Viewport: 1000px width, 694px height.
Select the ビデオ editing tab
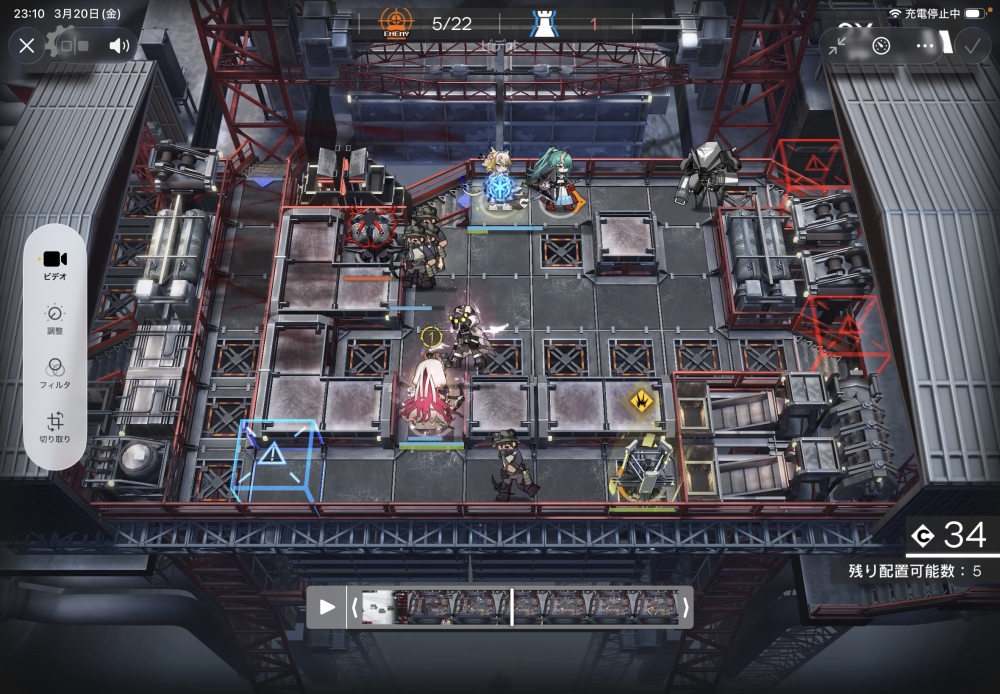tap(55, 264)
